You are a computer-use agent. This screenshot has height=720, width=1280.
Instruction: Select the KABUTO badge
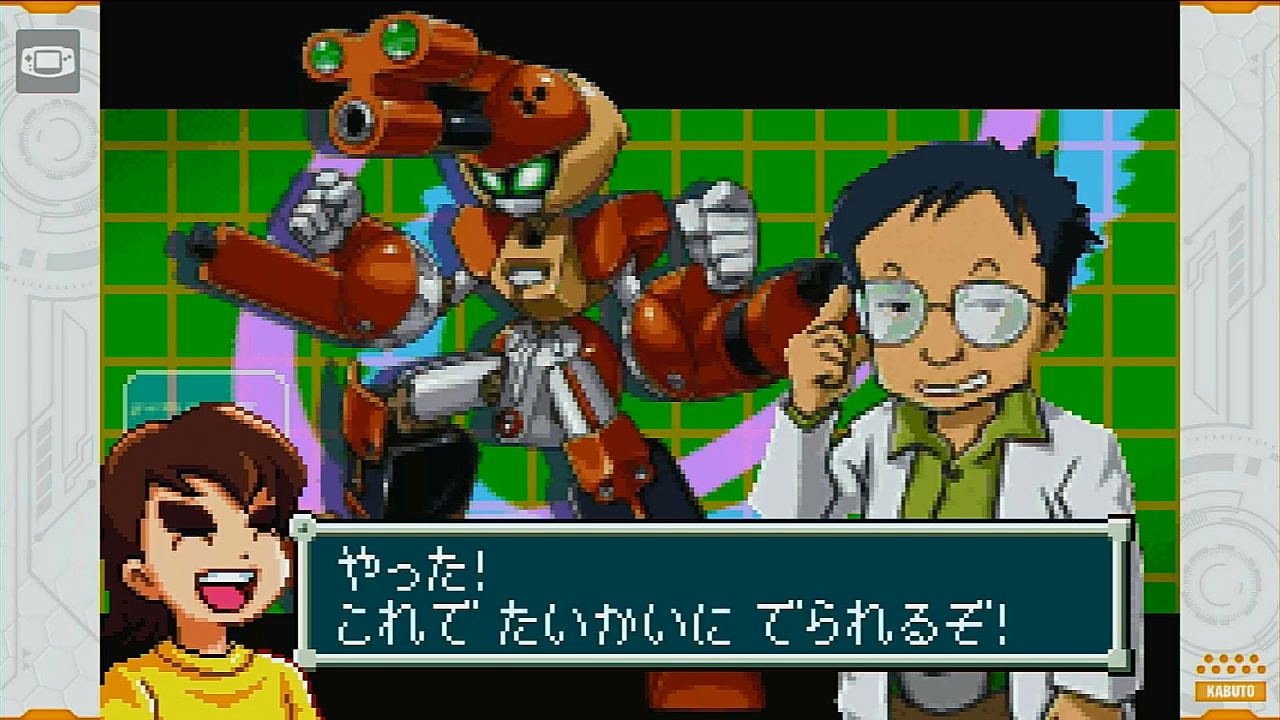(x=1229, y=690)
